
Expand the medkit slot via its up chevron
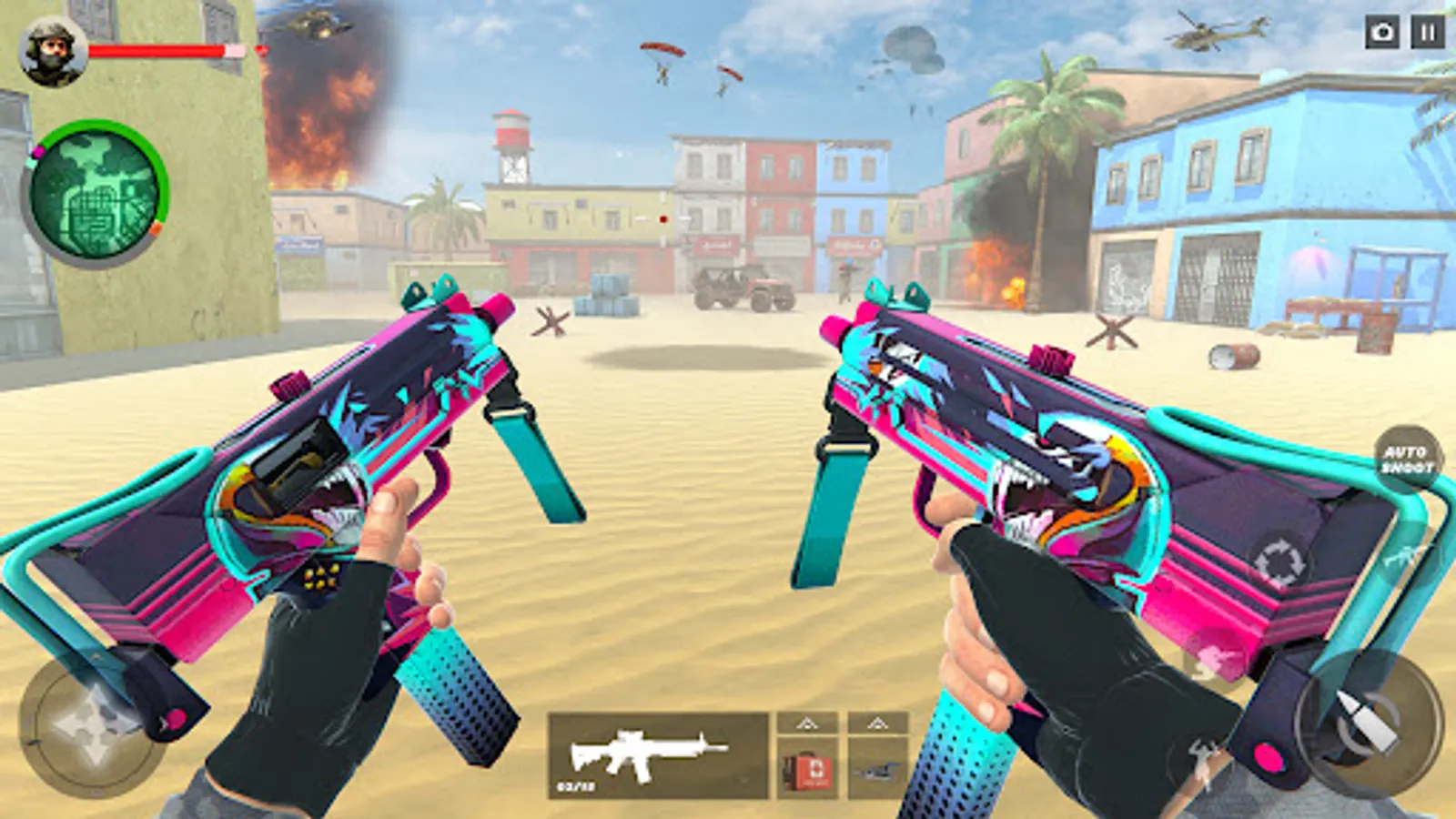pyautogui.click(x=805, y=722)
